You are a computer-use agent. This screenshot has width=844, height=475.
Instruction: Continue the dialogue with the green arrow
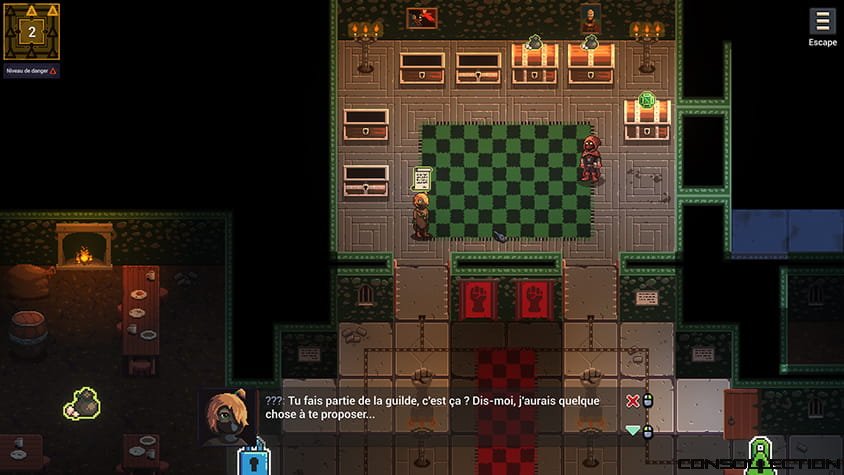(632, 431)
